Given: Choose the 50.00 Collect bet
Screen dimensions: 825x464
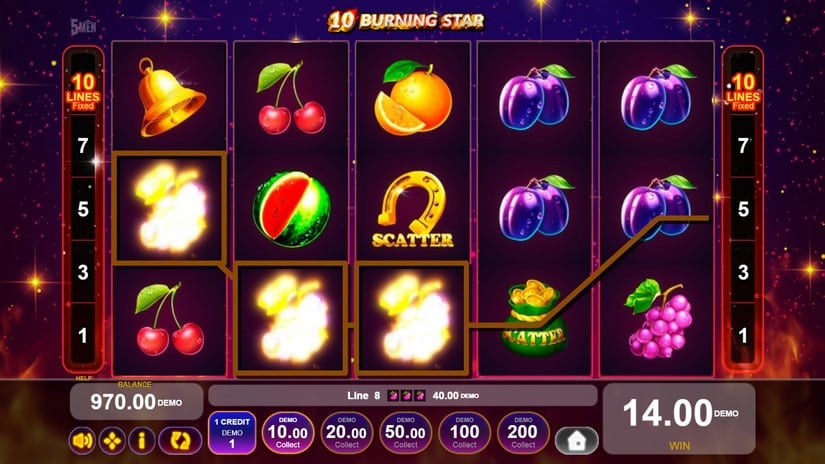Looking at the screenshot, I should coord(406,433).
